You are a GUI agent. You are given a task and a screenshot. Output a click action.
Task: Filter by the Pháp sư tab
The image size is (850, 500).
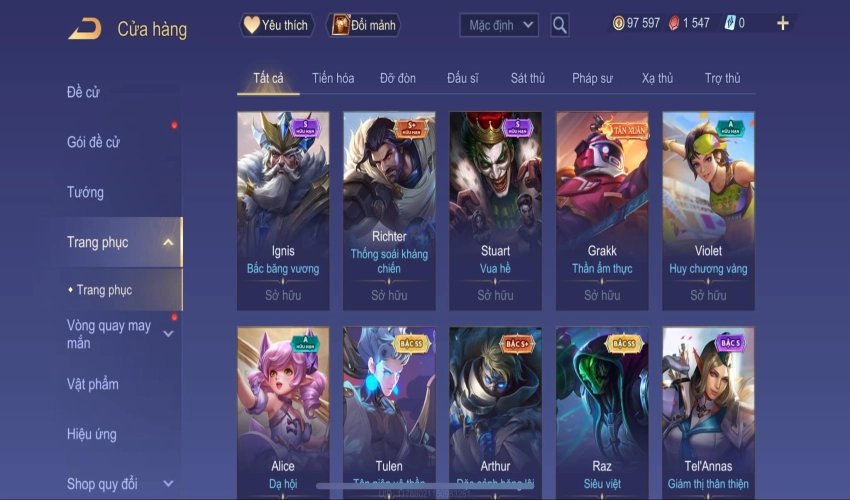(592, 78)
